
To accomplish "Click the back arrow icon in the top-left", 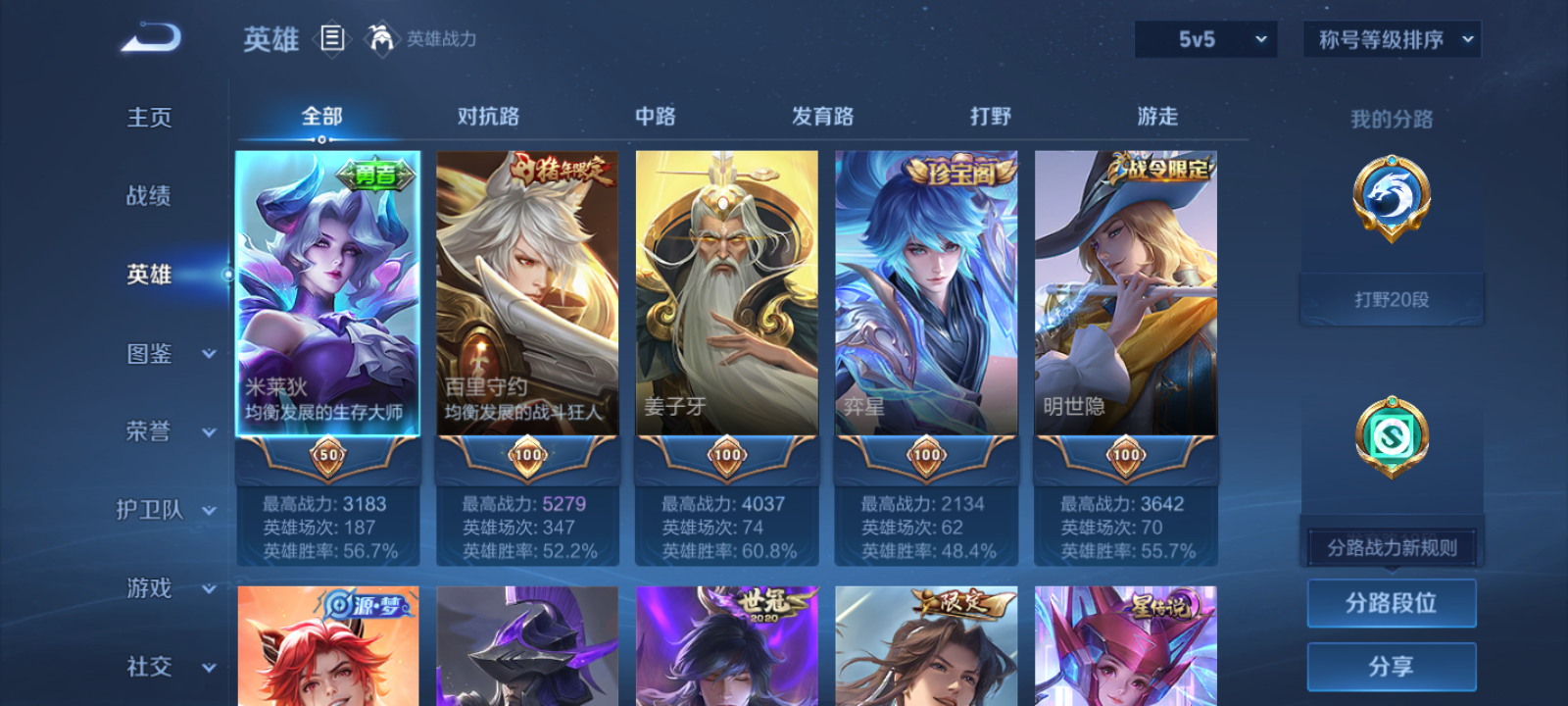I will point(149,37).
